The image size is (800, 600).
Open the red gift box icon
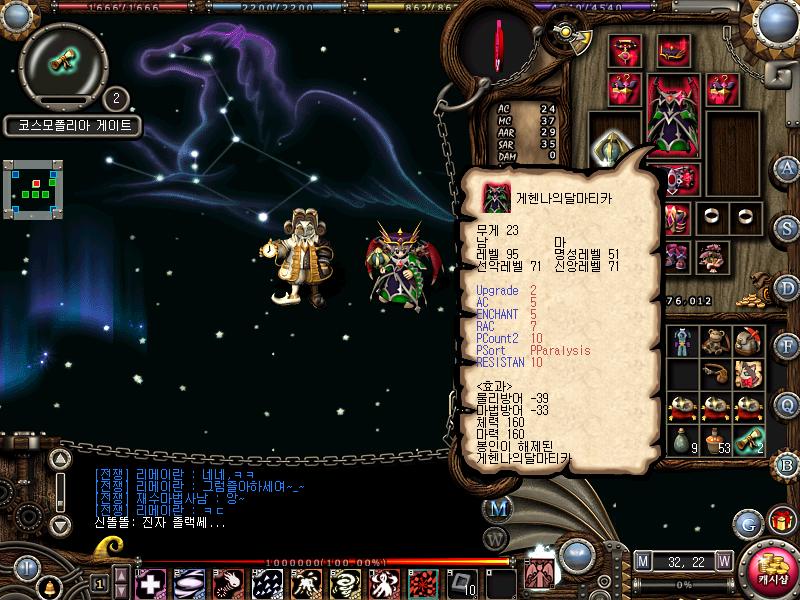coord(780,521)
